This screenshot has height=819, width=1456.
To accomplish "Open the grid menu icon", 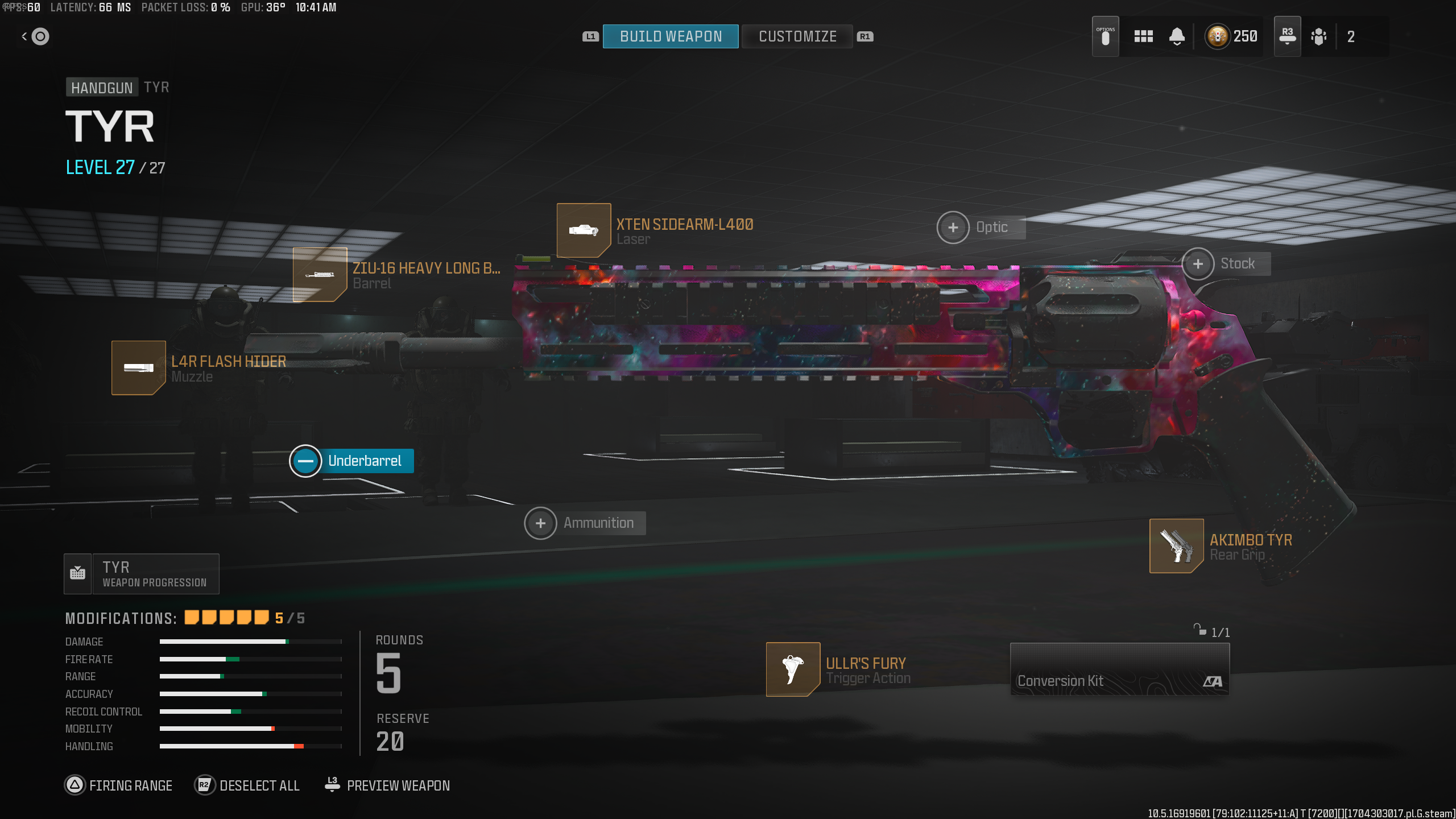I will tap(1143, 36).
